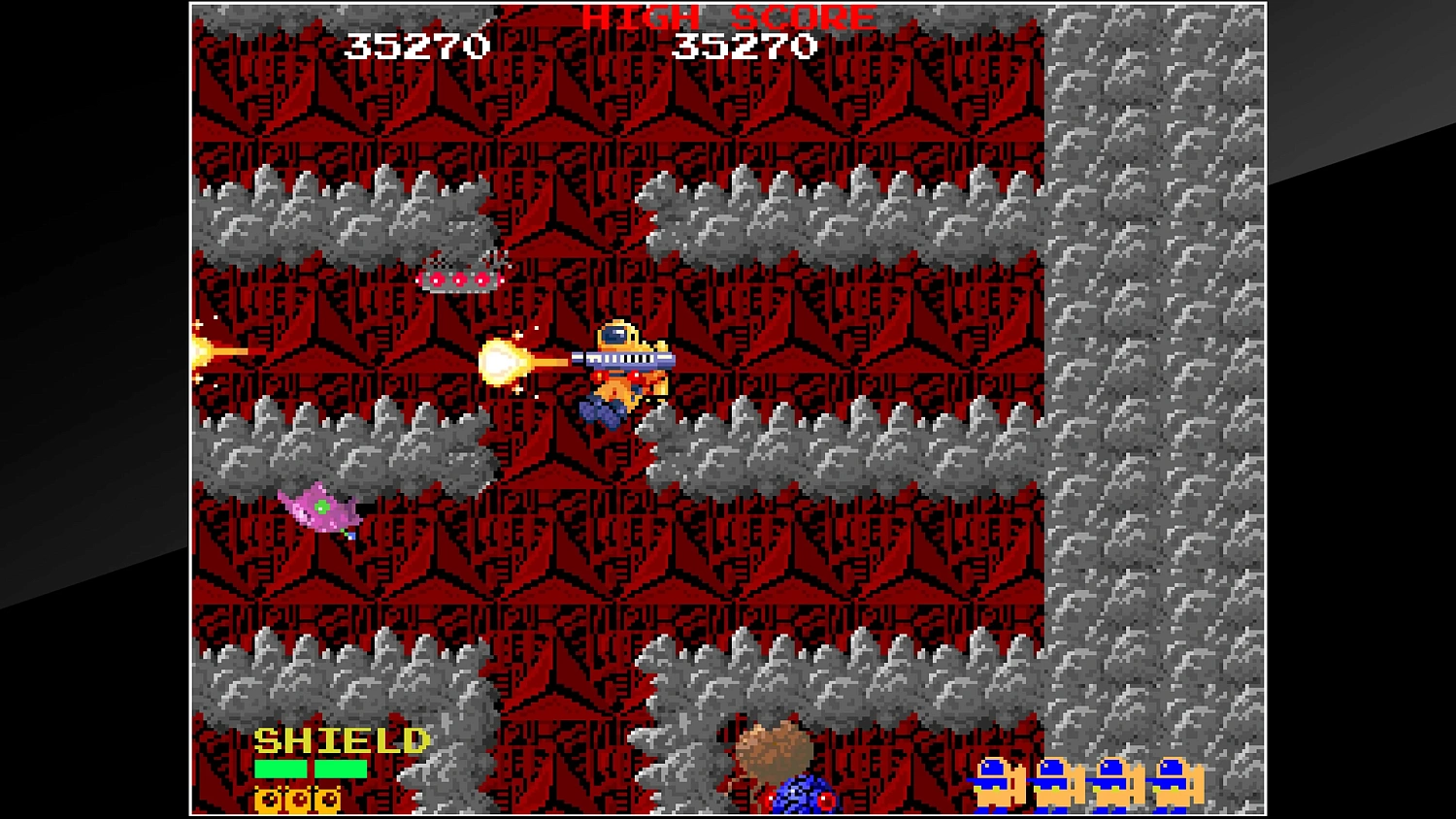Toggle the left green shield segment

click(x=281, y=769)
